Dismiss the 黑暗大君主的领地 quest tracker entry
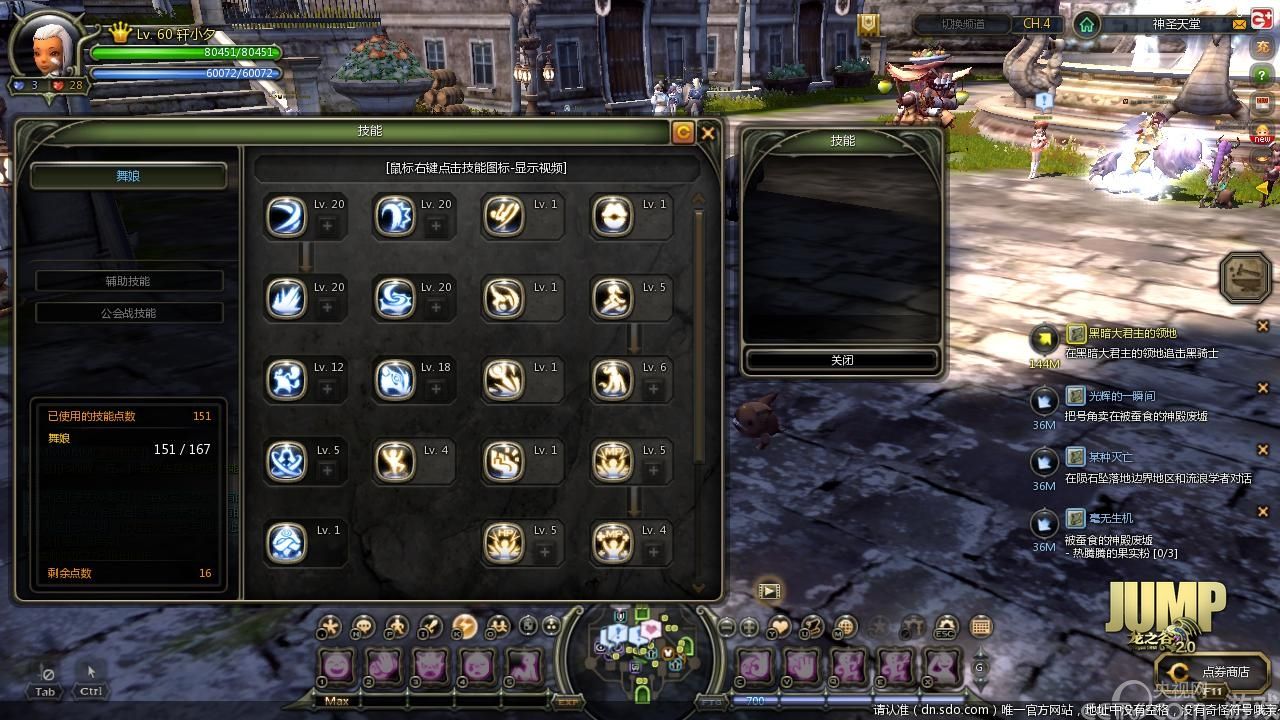The height and width of the screenshot is (720, 1280). [x=1262, y=327]
